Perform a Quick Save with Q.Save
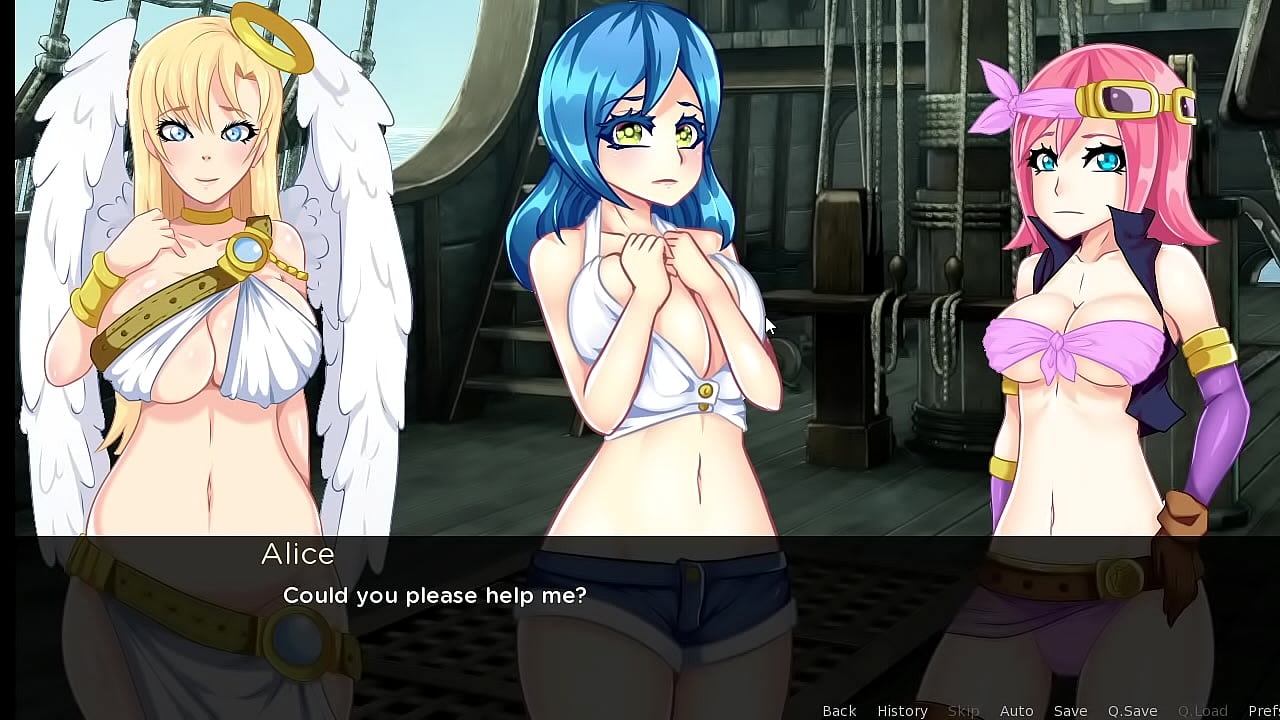1280x720 pixels. (1131, 710)
